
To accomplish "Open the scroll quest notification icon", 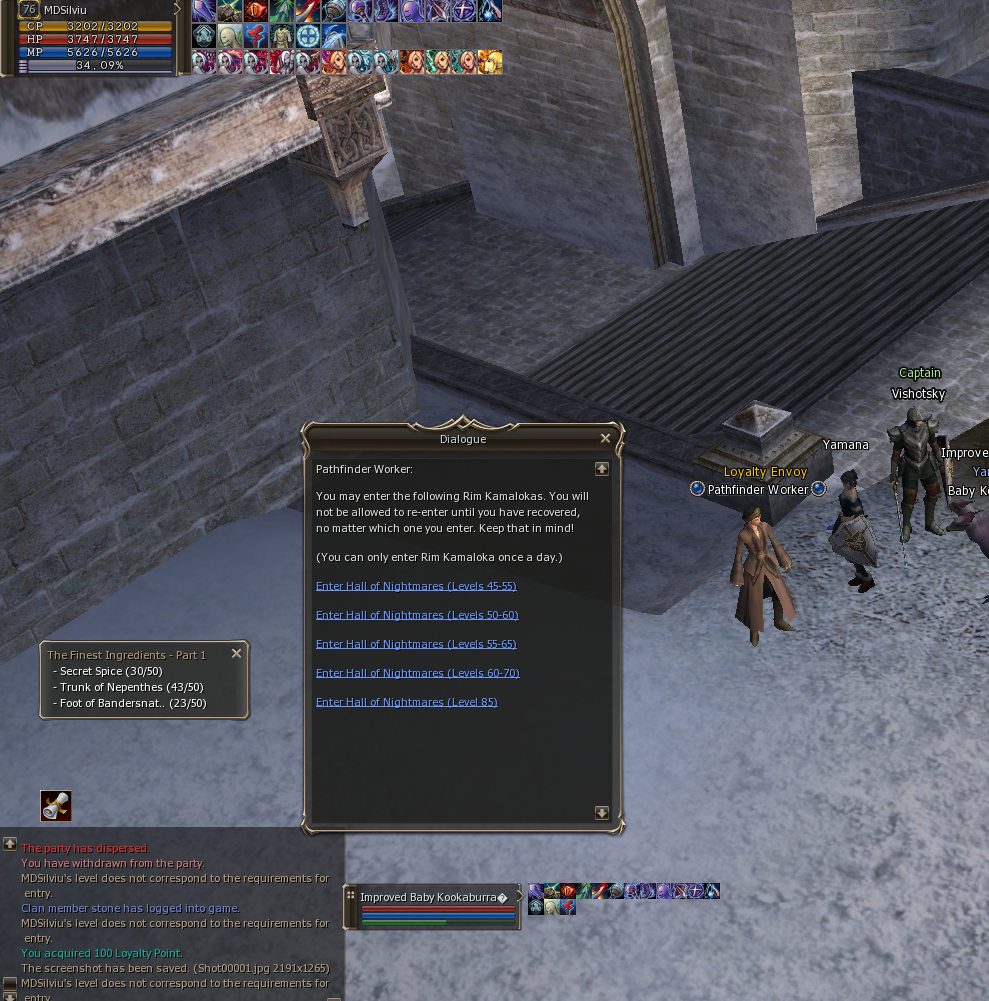I will tap(56, 806).
